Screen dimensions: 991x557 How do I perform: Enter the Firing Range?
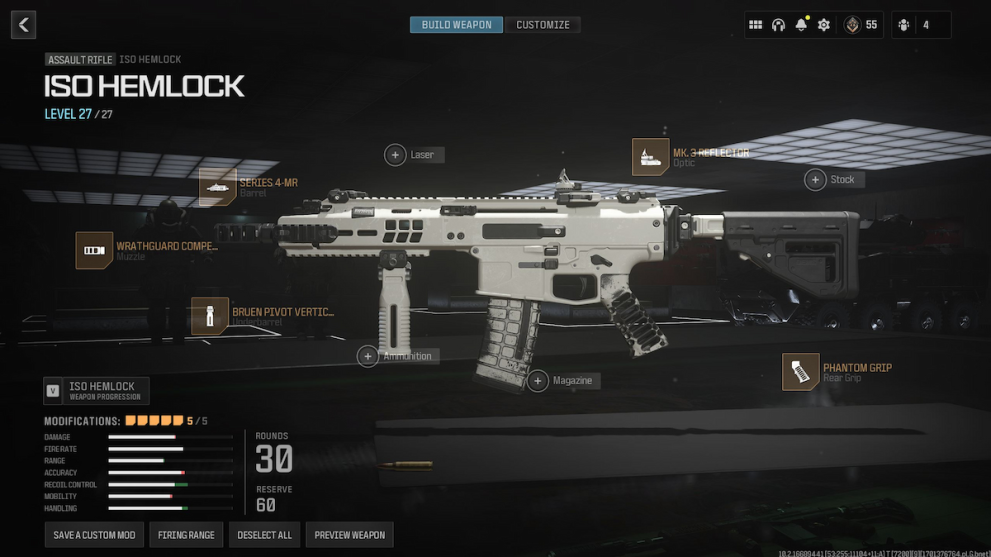point(186,535)
